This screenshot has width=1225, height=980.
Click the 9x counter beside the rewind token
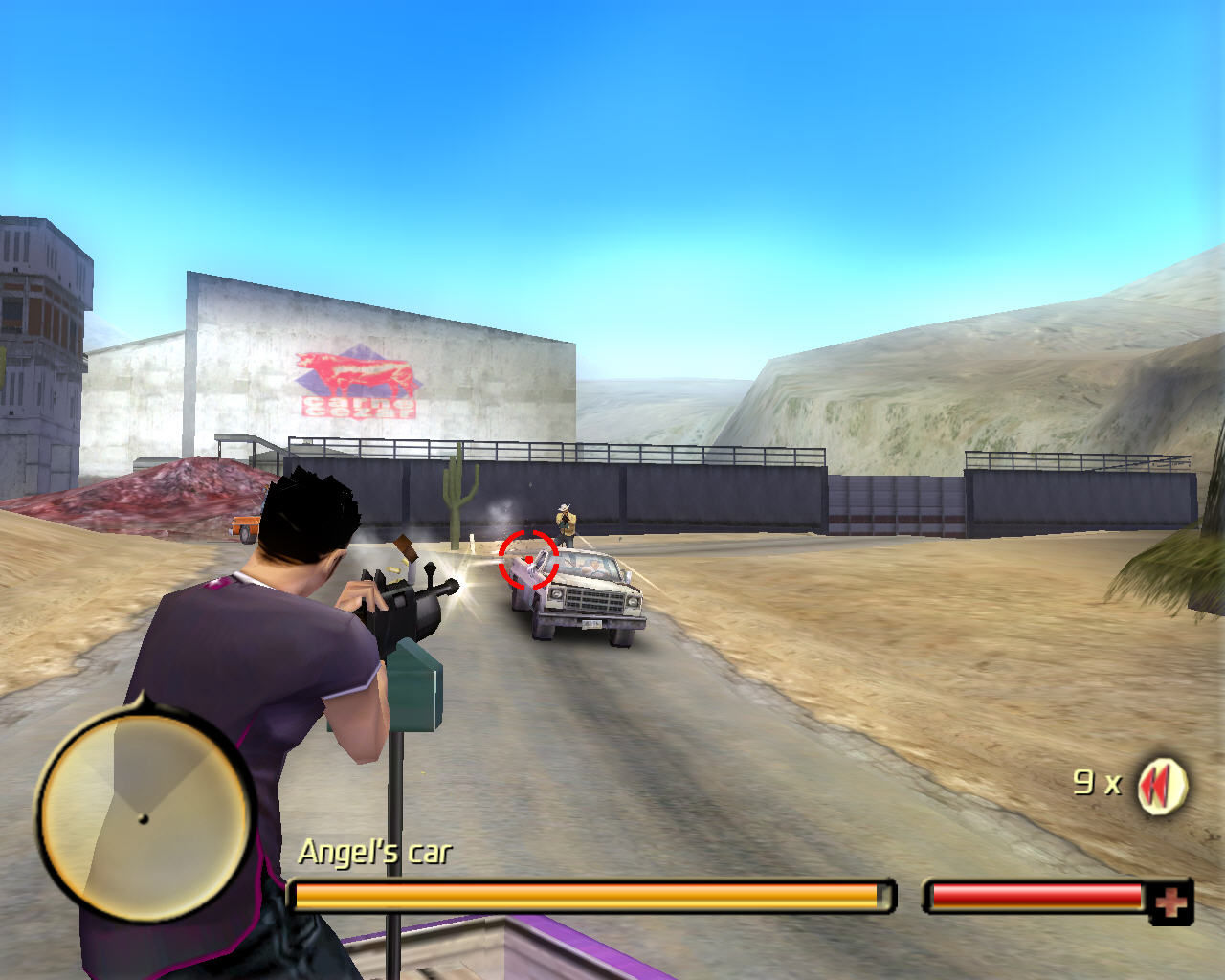click(1097, 781)
